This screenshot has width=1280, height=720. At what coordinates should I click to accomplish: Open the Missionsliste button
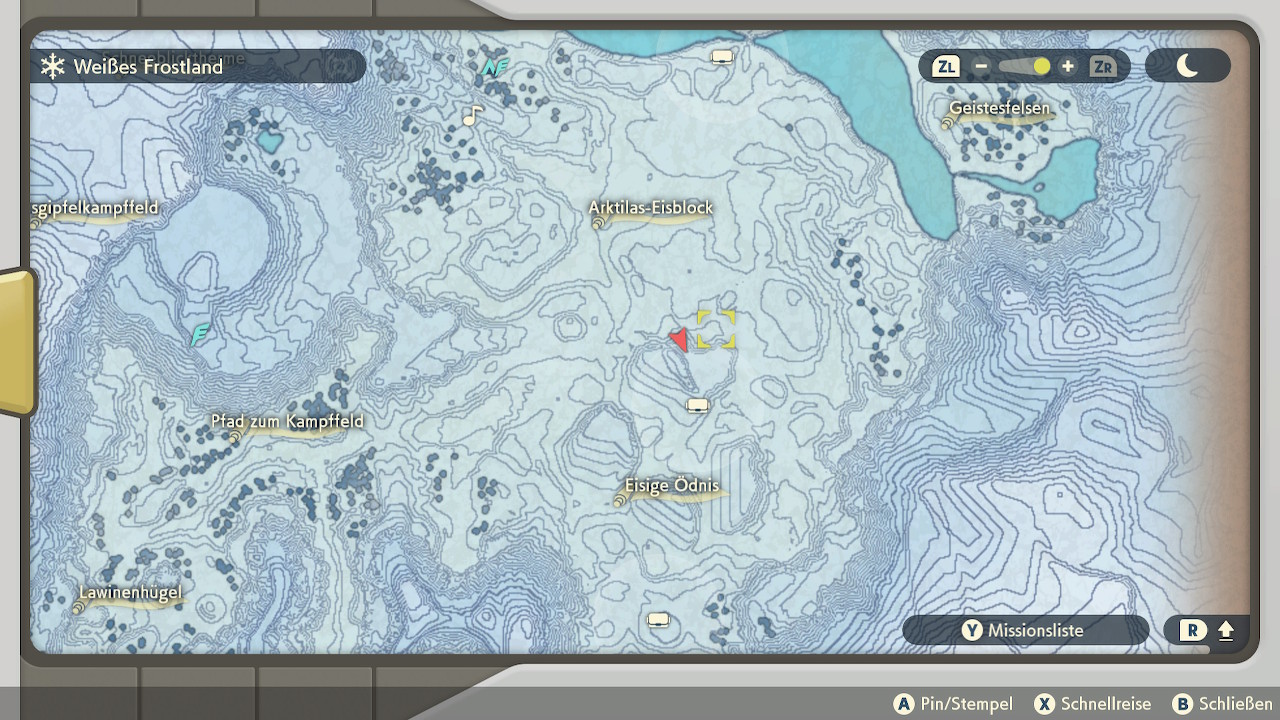coord(1024,630)
